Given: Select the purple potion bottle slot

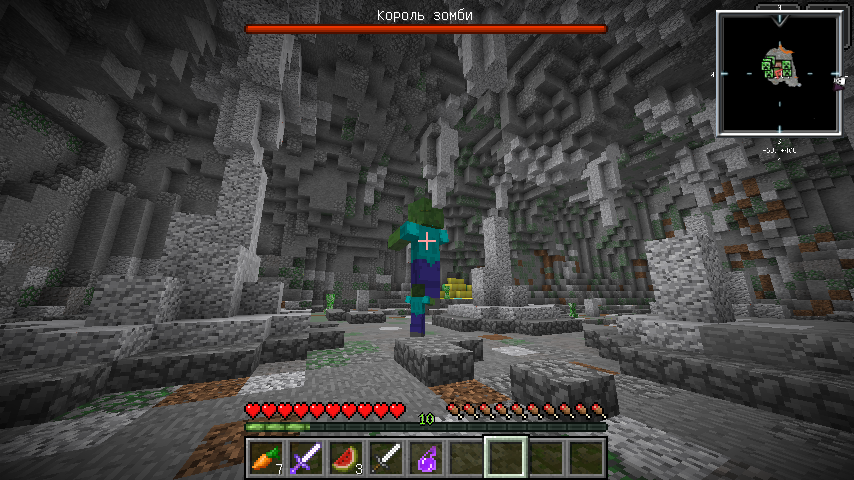Looking at the screenshot, I should point(426,458).
